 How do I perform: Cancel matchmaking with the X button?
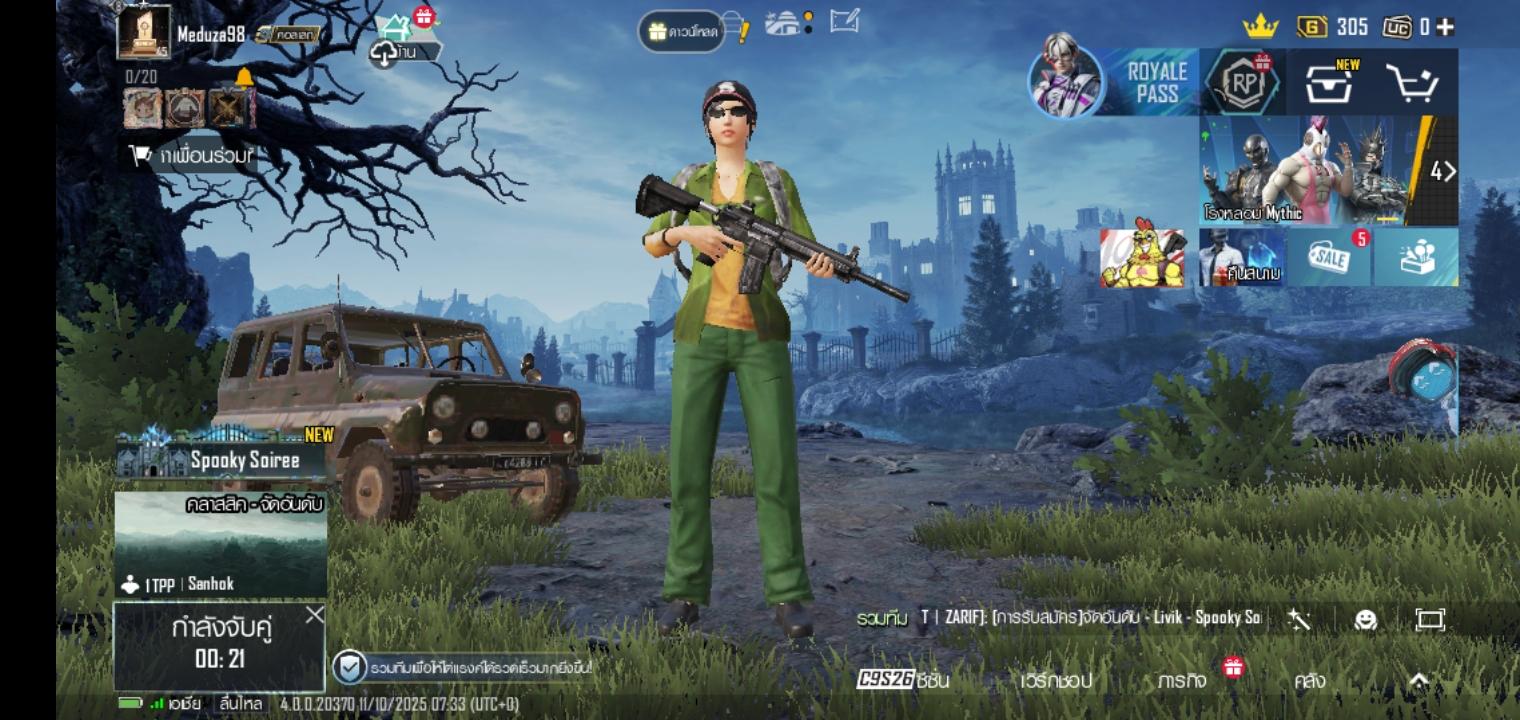pos(314,615)
